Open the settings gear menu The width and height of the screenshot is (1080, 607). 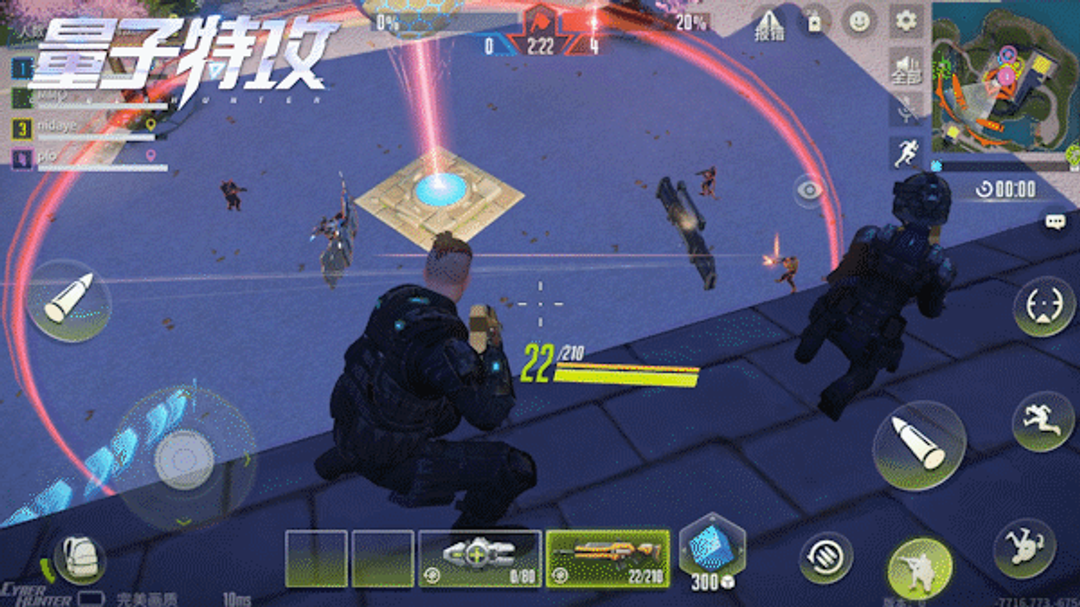tap(906, 20)
